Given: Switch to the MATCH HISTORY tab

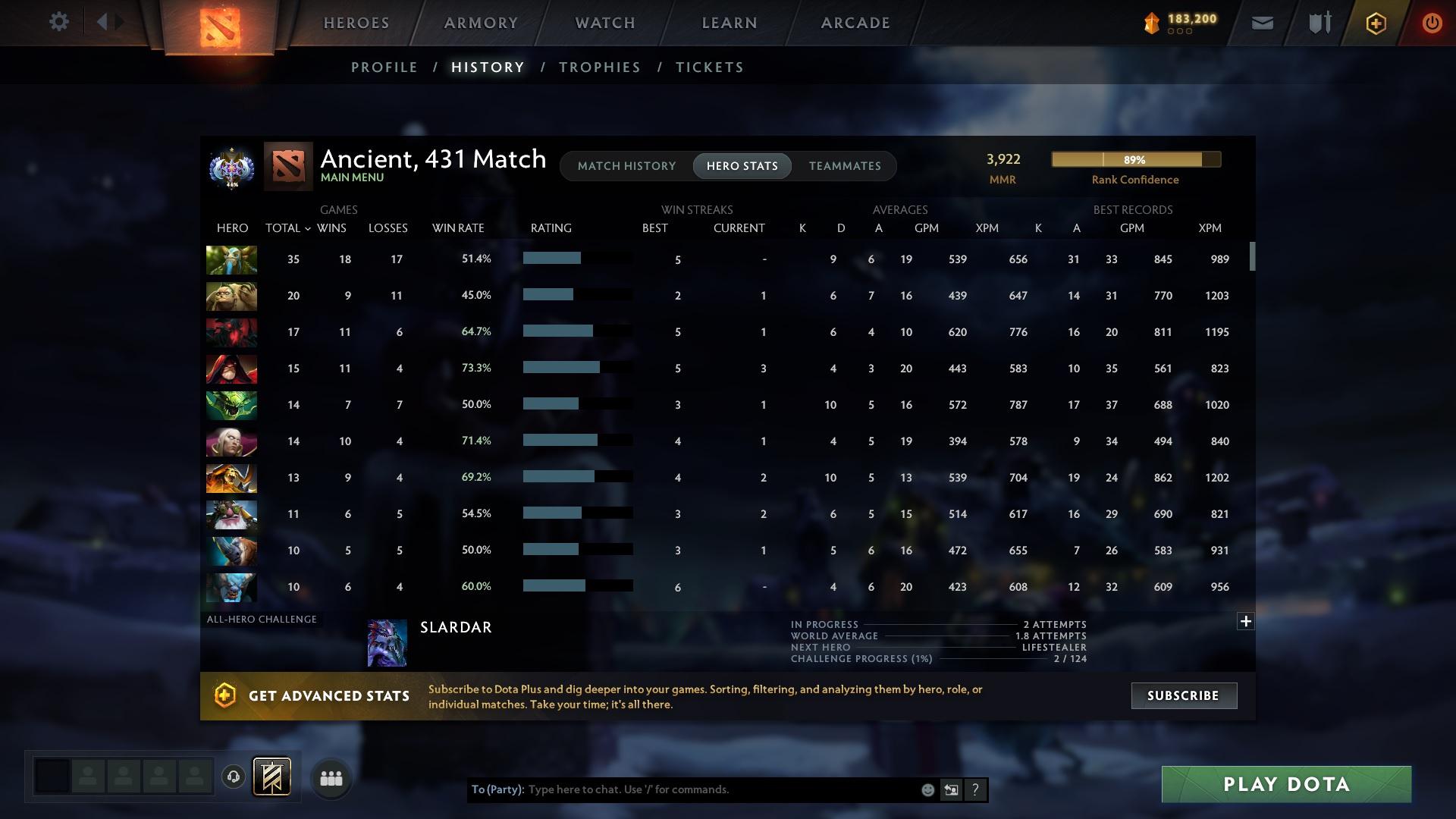Looking at the screenshot, I should coord(626,165).
